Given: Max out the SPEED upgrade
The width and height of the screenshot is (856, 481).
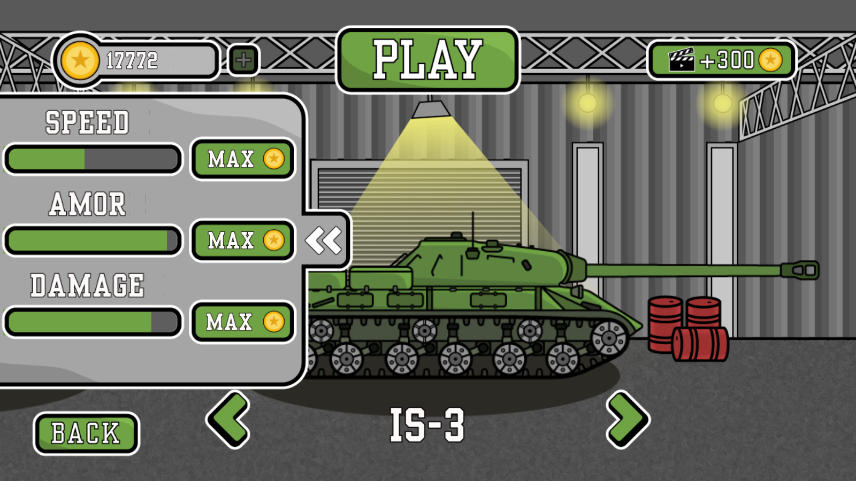Looking at the screenshot, I should [x=243, y=159].
